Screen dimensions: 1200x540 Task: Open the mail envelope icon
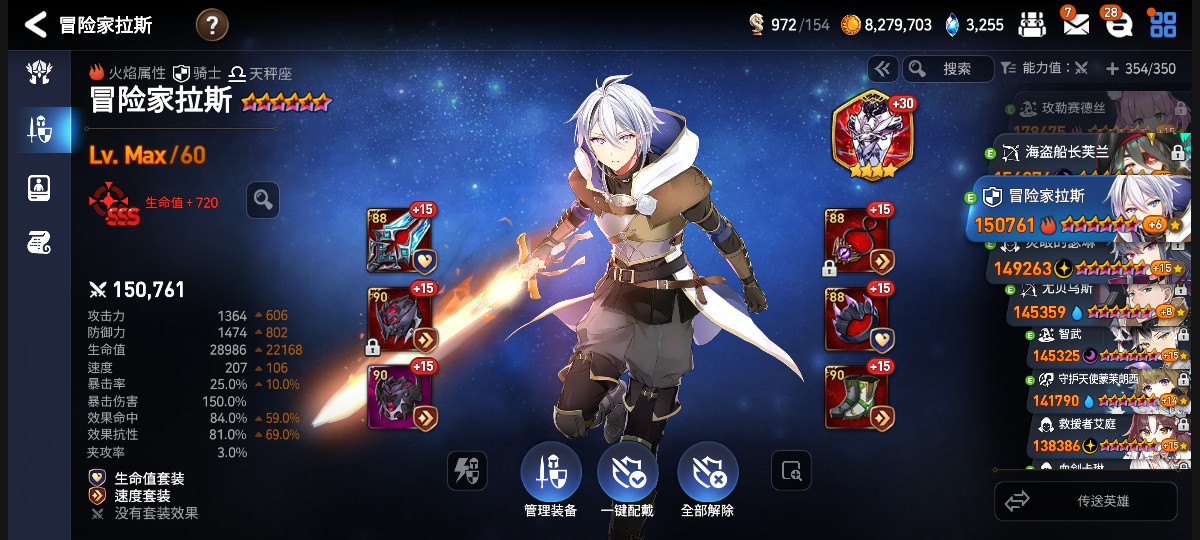[x=1076, y=25]
